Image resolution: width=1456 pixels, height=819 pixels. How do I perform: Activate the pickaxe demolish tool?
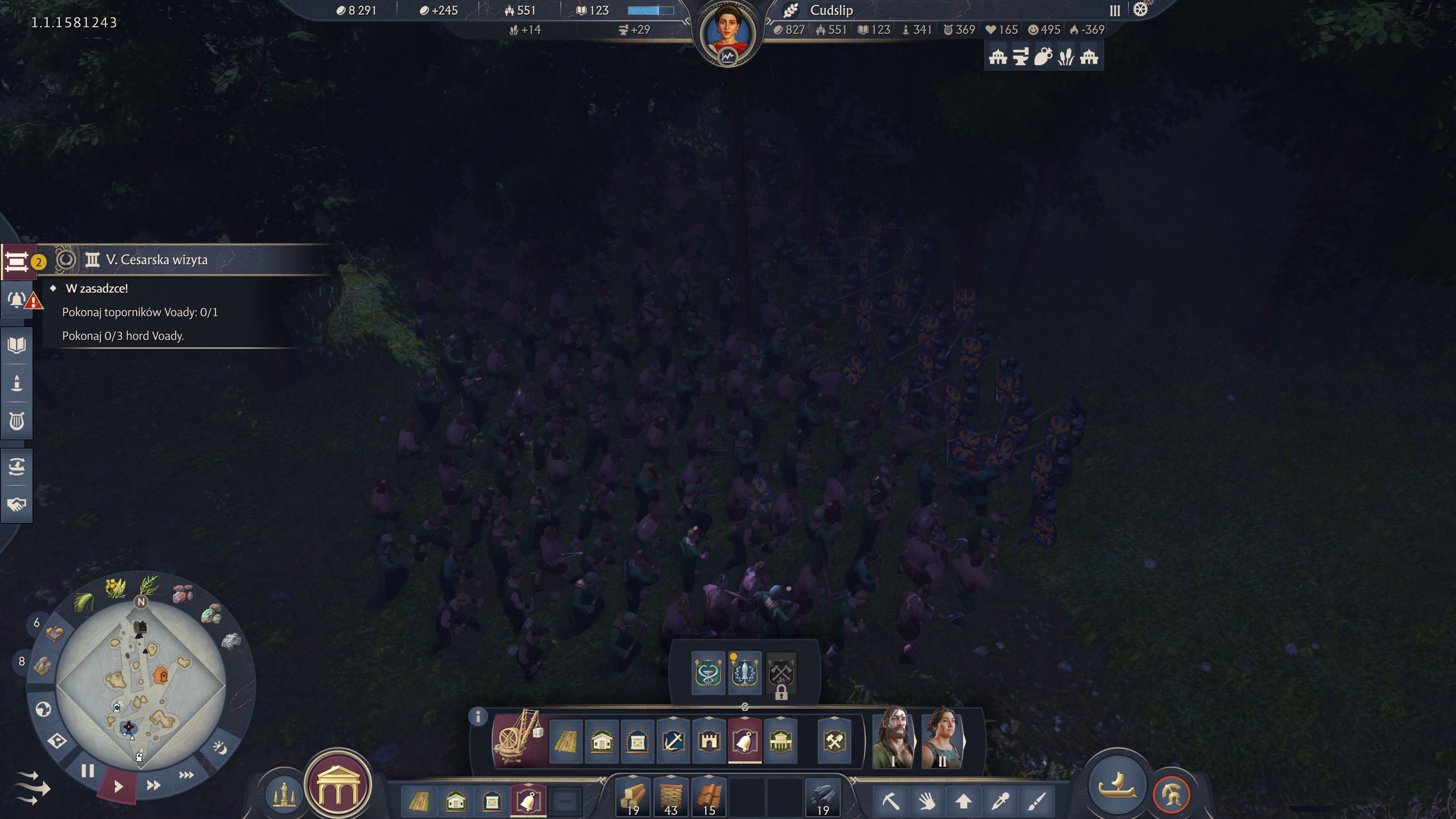coord(890,801)
